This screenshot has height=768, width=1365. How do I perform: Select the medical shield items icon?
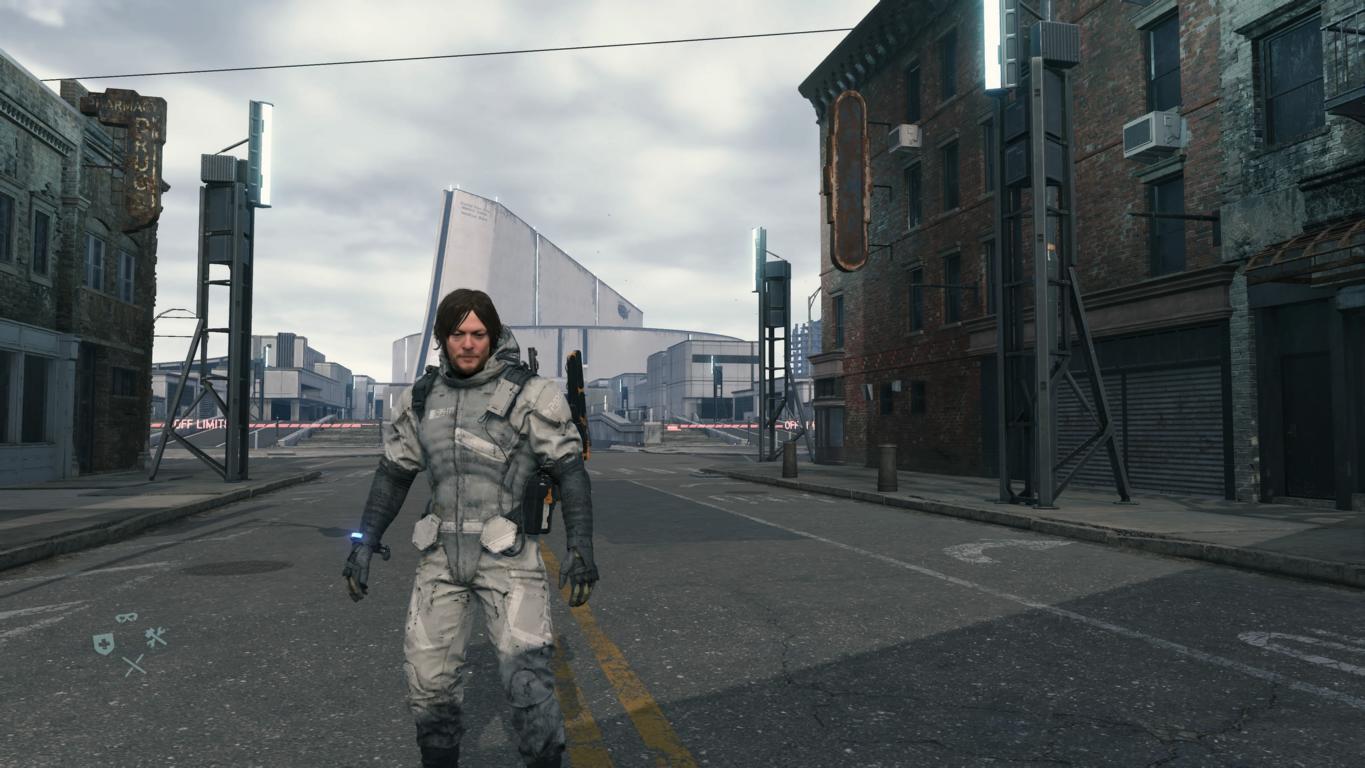(x=103, y=644)
